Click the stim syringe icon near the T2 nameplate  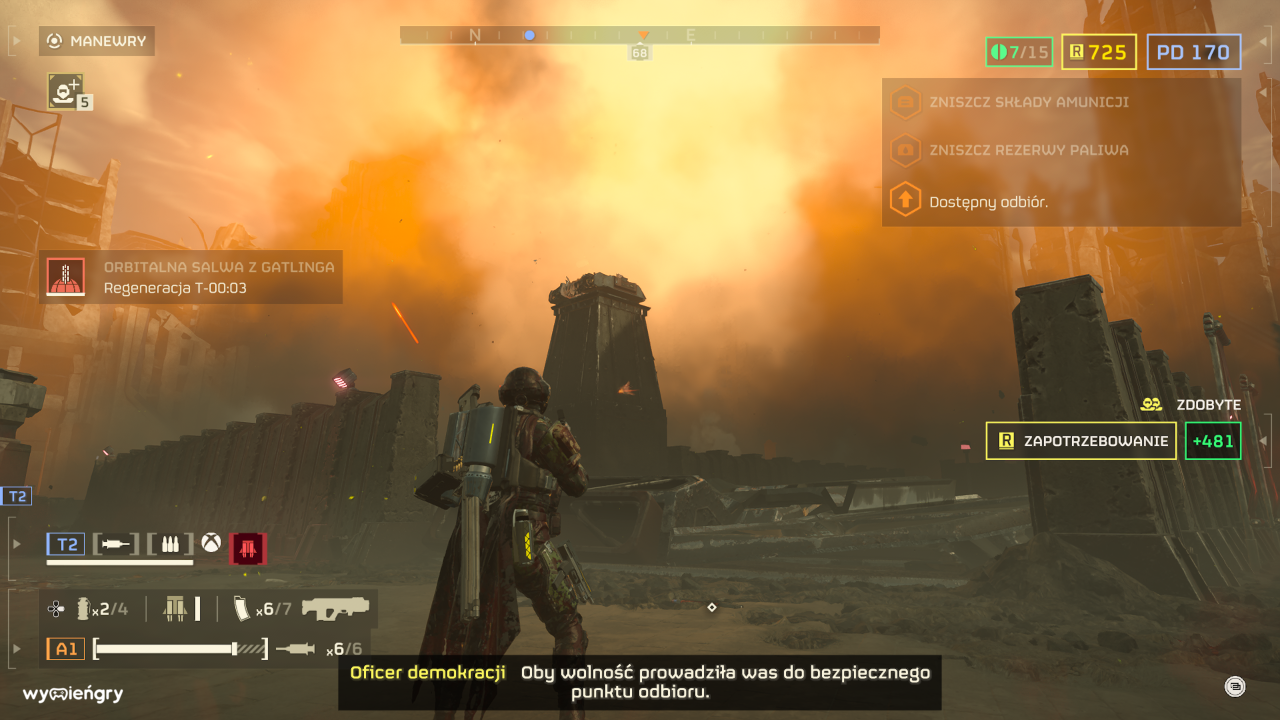pyautogui.click(x=115, y=544)
